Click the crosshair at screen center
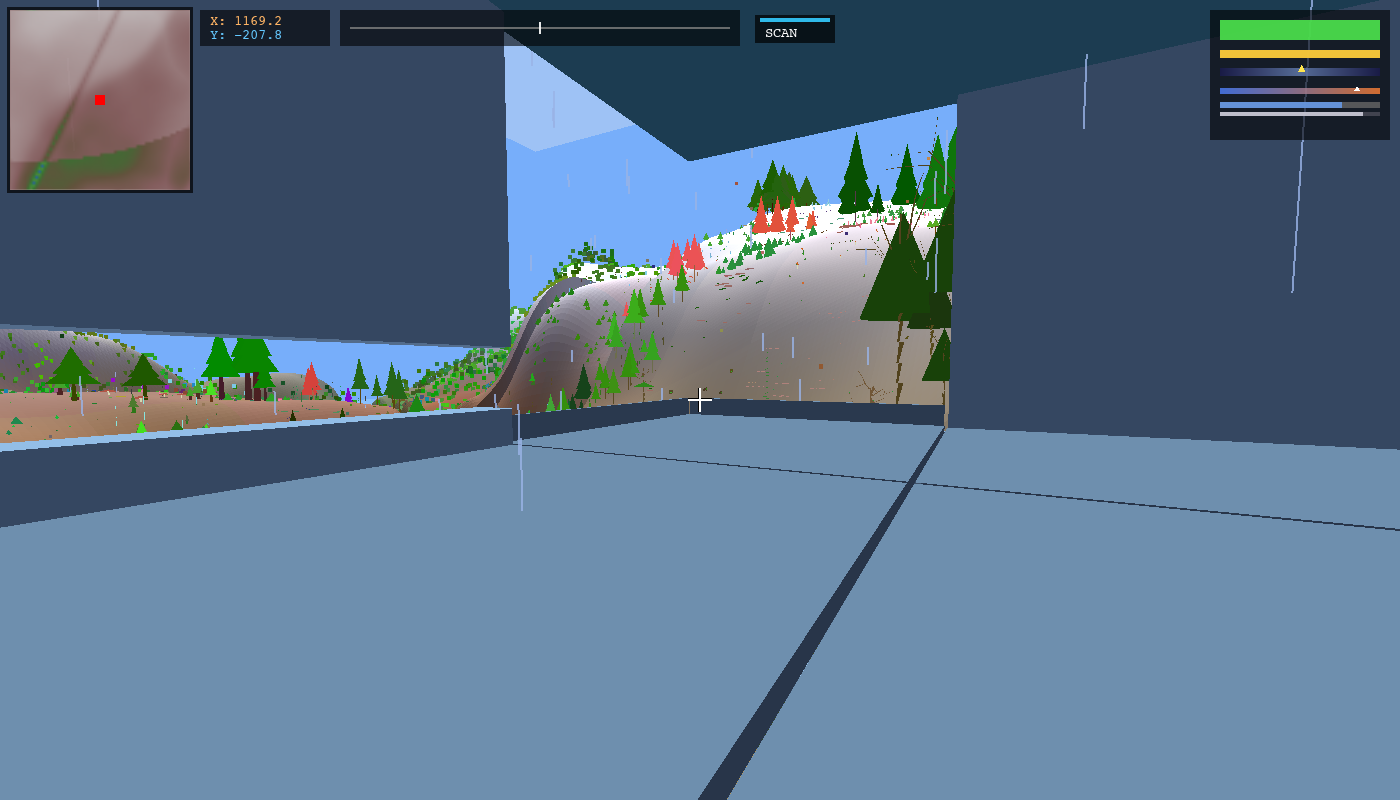The width and height of the screenshot is (1400, 800). 700,400
